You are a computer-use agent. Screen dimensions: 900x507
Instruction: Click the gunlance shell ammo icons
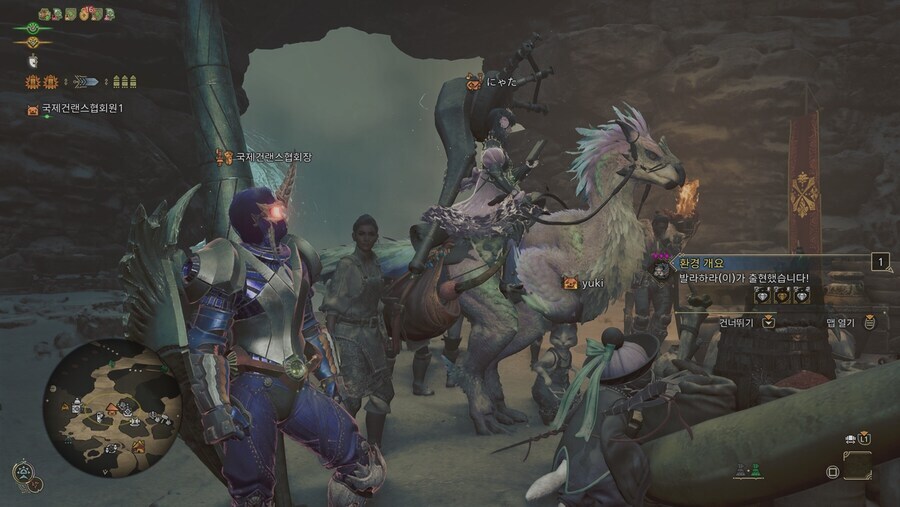[126, 82]
